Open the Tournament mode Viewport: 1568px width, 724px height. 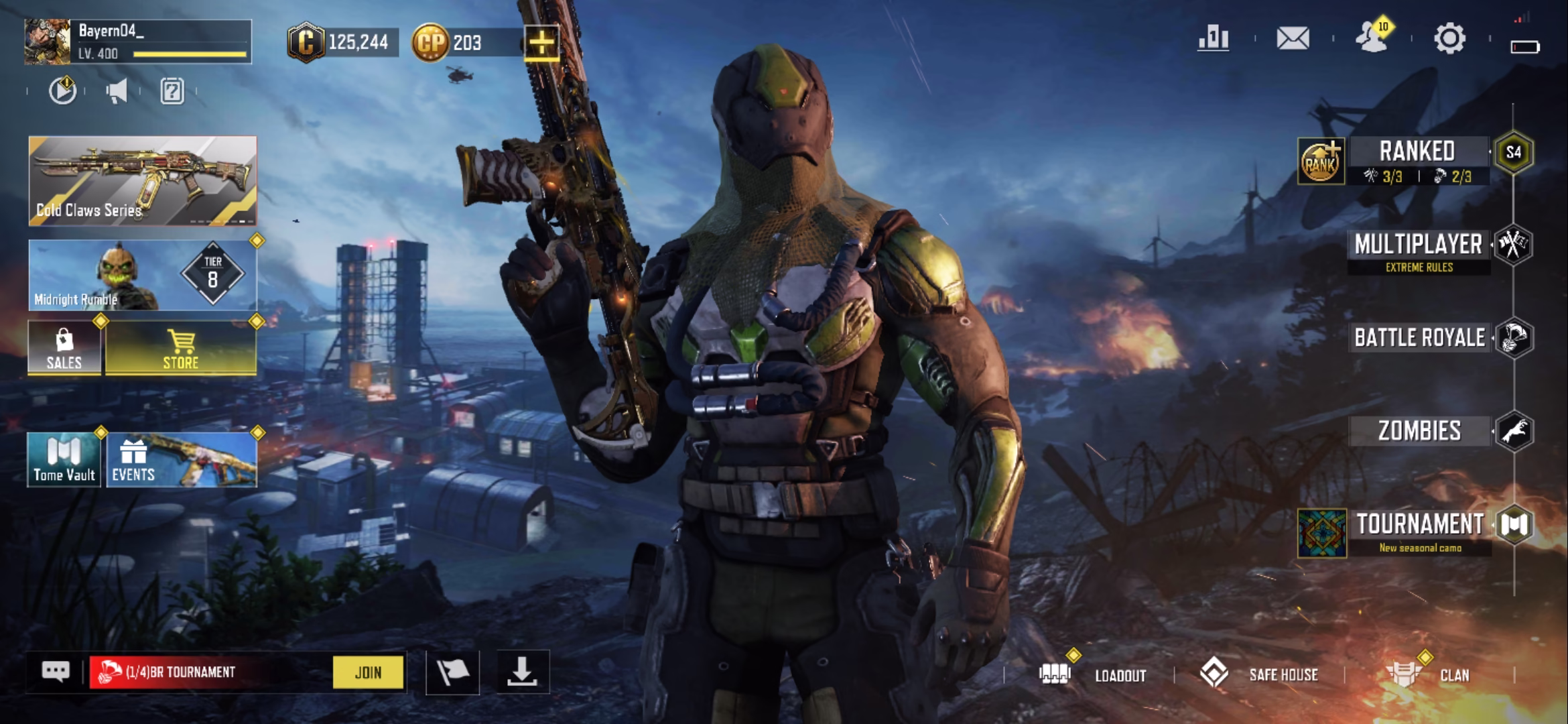tap(1419, 525)
